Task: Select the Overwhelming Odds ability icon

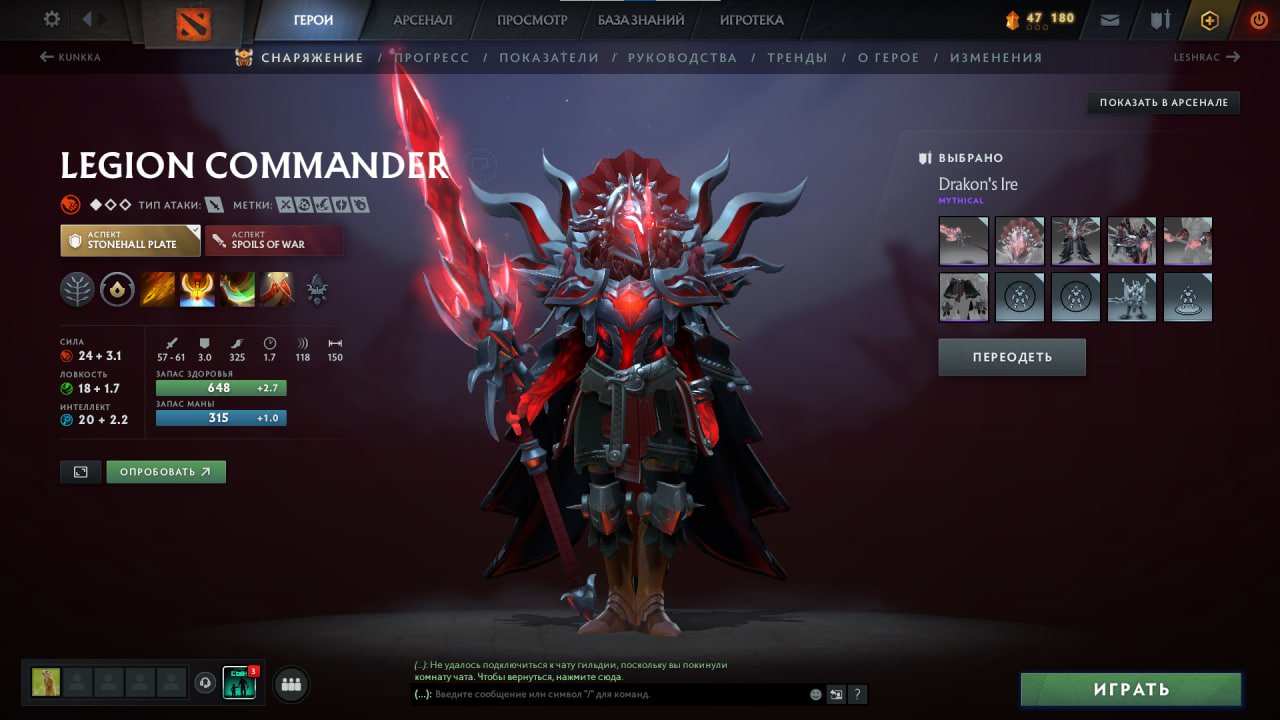Action: click(x=157, y=290)
